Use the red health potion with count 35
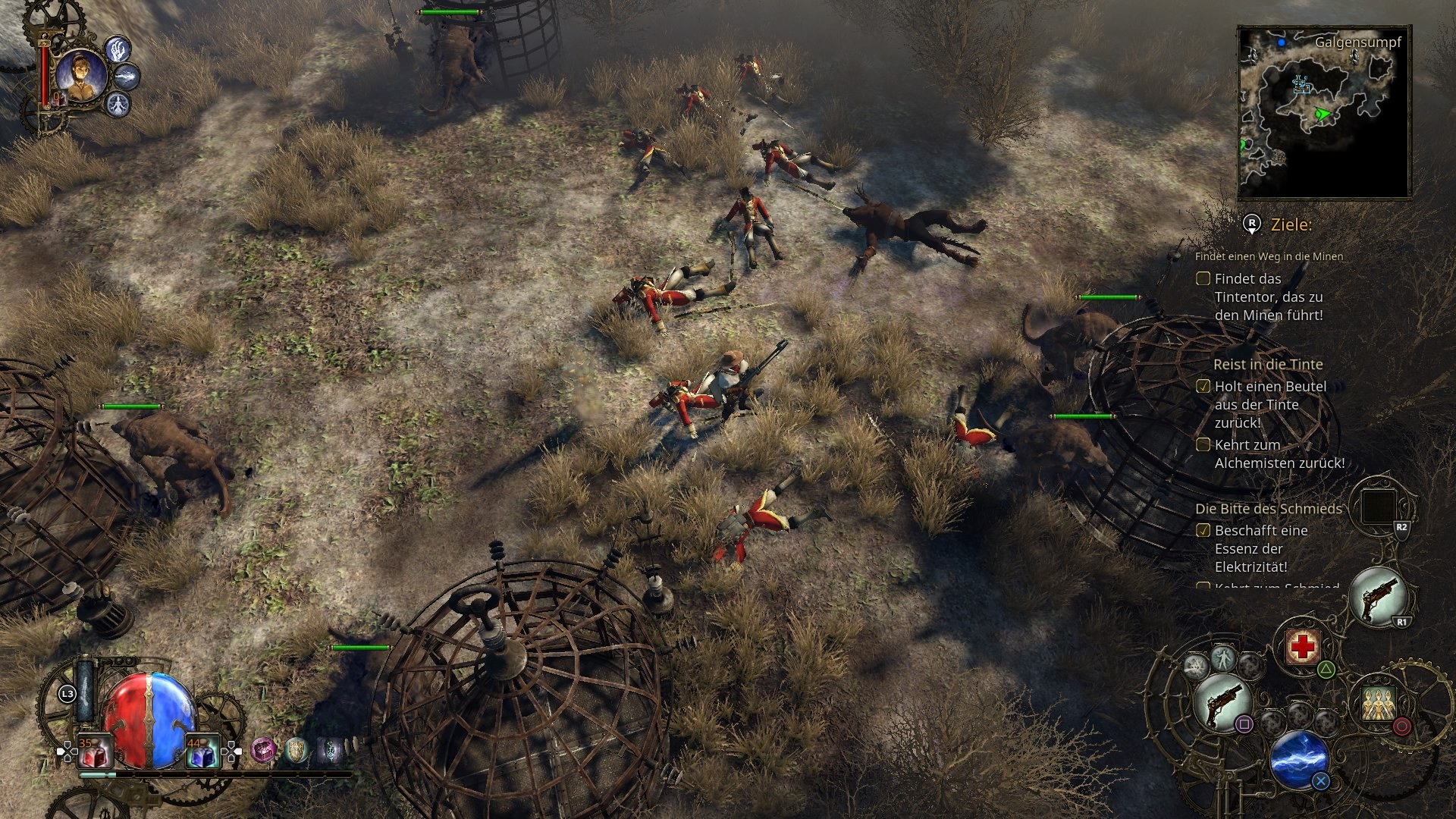This screenshot has width=1456, height=819. [x=93, y=753]
